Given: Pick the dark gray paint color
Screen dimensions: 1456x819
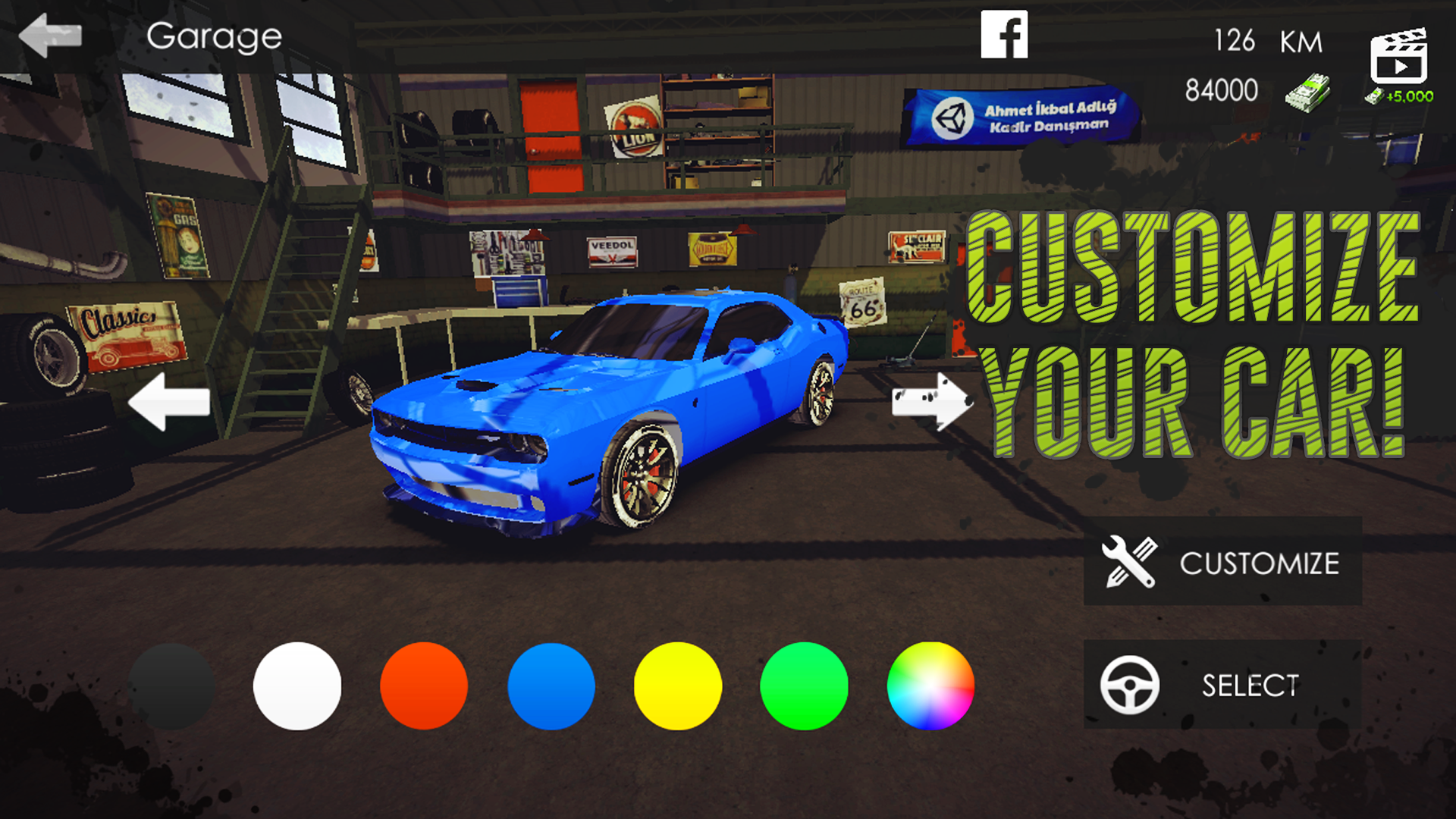Looking at the screenshot, I should coord(170,685).
